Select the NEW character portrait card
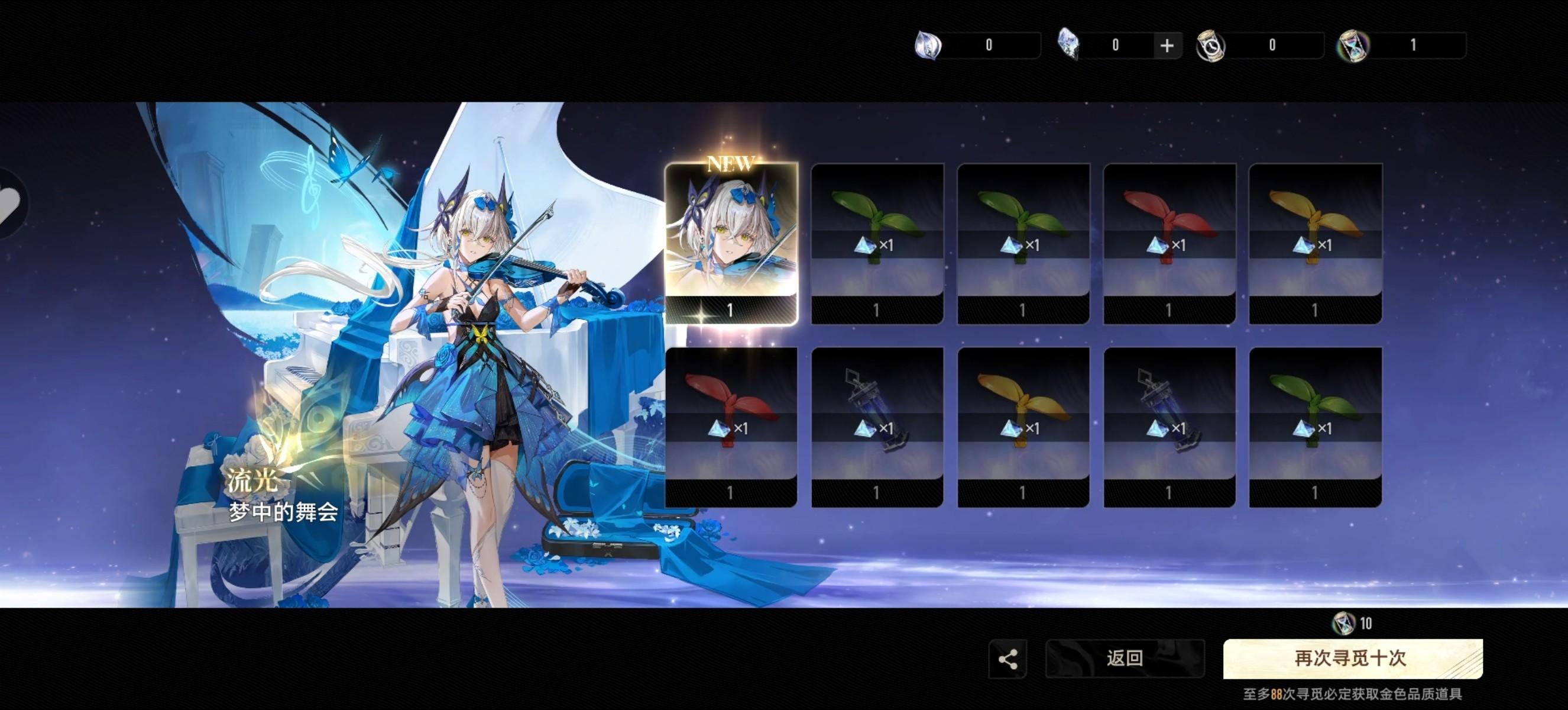Screen dimensions: 1568x710 (x=730, y=244)
